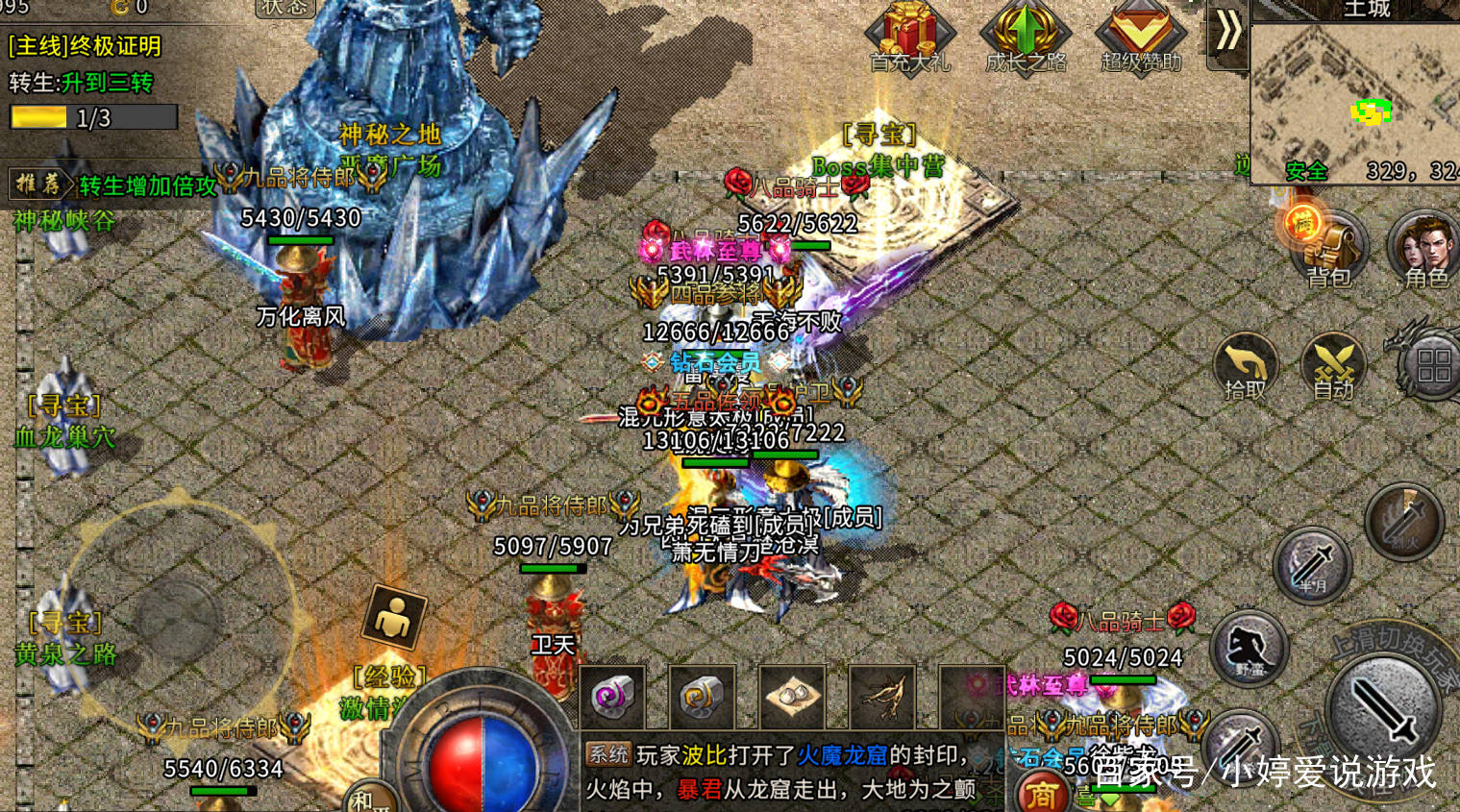1460x812 pixels.
Task: Collapse the top icon bar with the double-arrow
Action: point(1227,32)
